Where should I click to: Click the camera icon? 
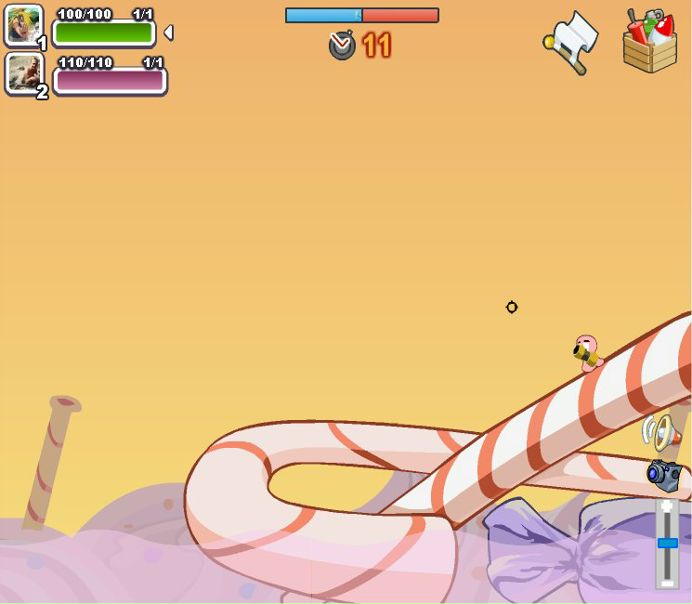[x=663, y=474]
